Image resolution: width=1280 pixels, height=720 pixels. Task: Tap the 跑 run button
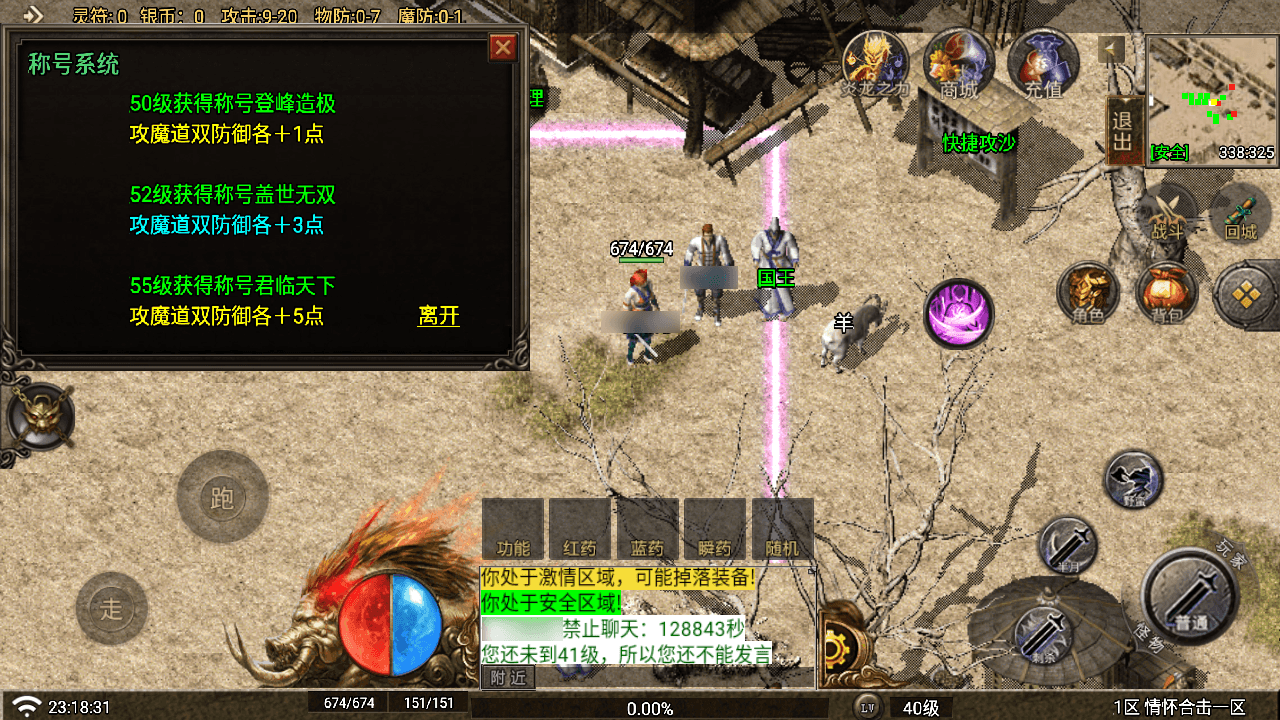tap(222, 497)
